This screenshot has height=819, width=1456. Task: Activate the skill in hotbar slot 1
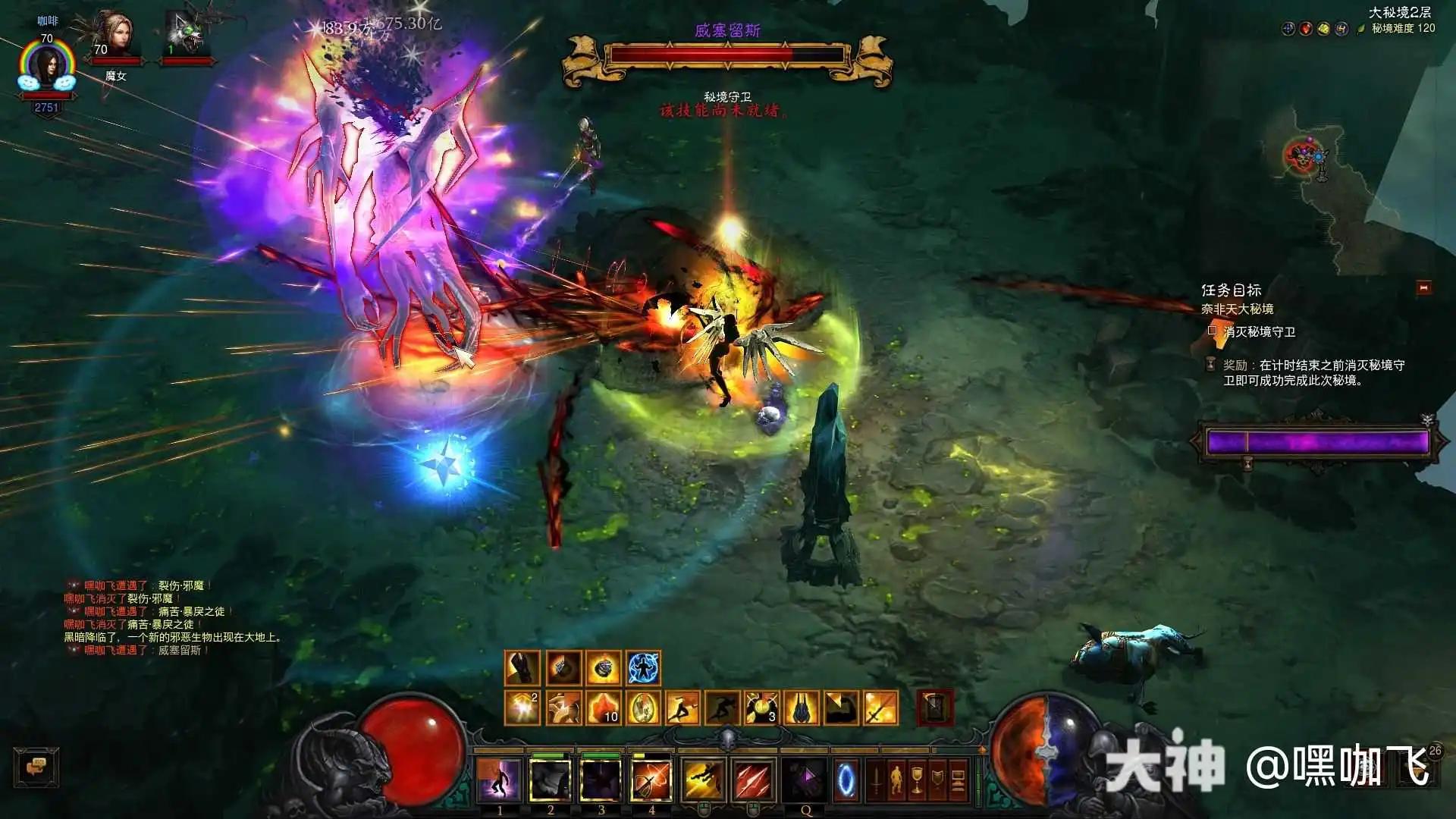click(499, 780)
